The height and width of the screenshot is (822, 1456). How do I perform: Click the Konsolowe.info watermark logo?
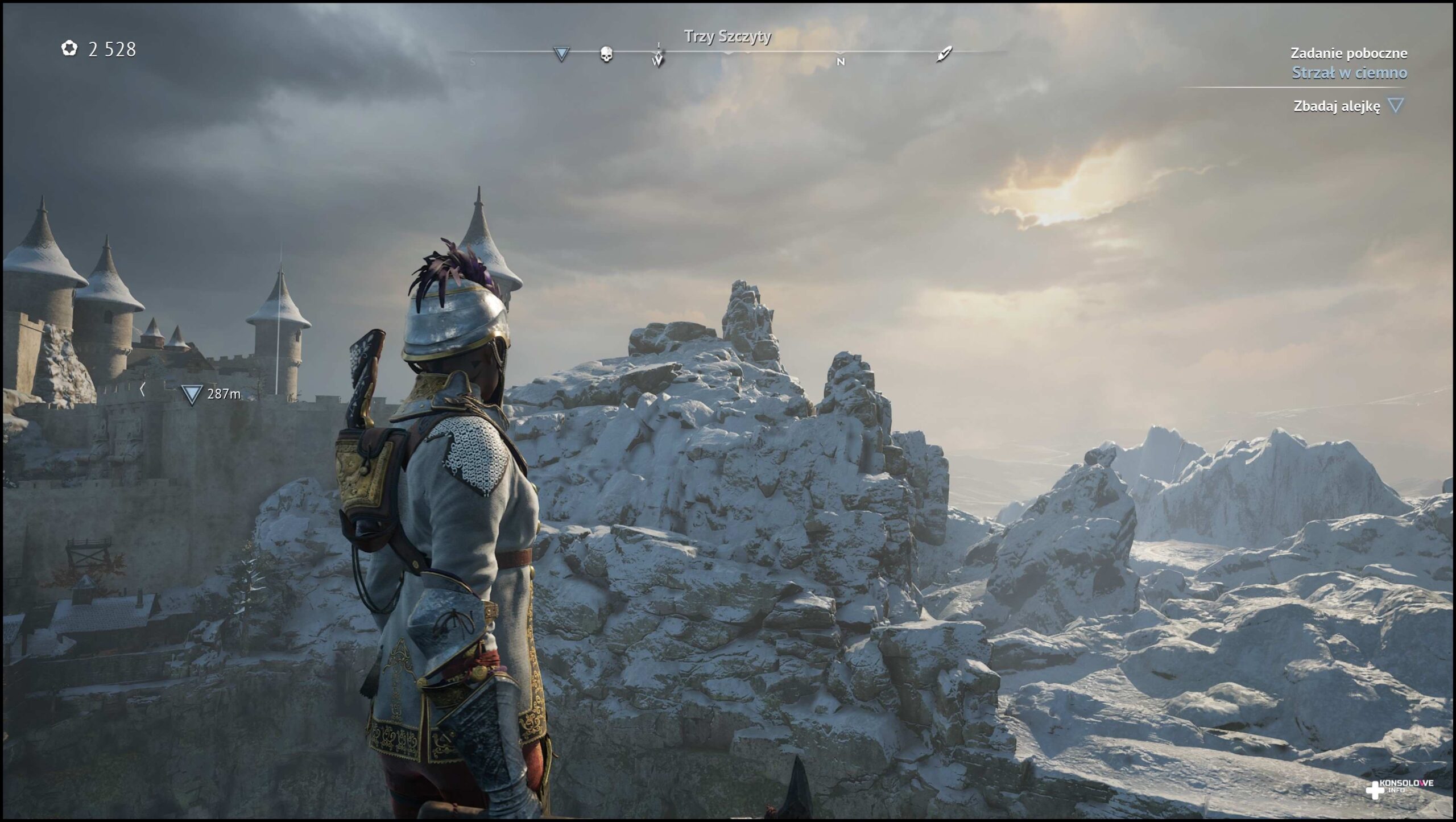tap(1399, 788)
